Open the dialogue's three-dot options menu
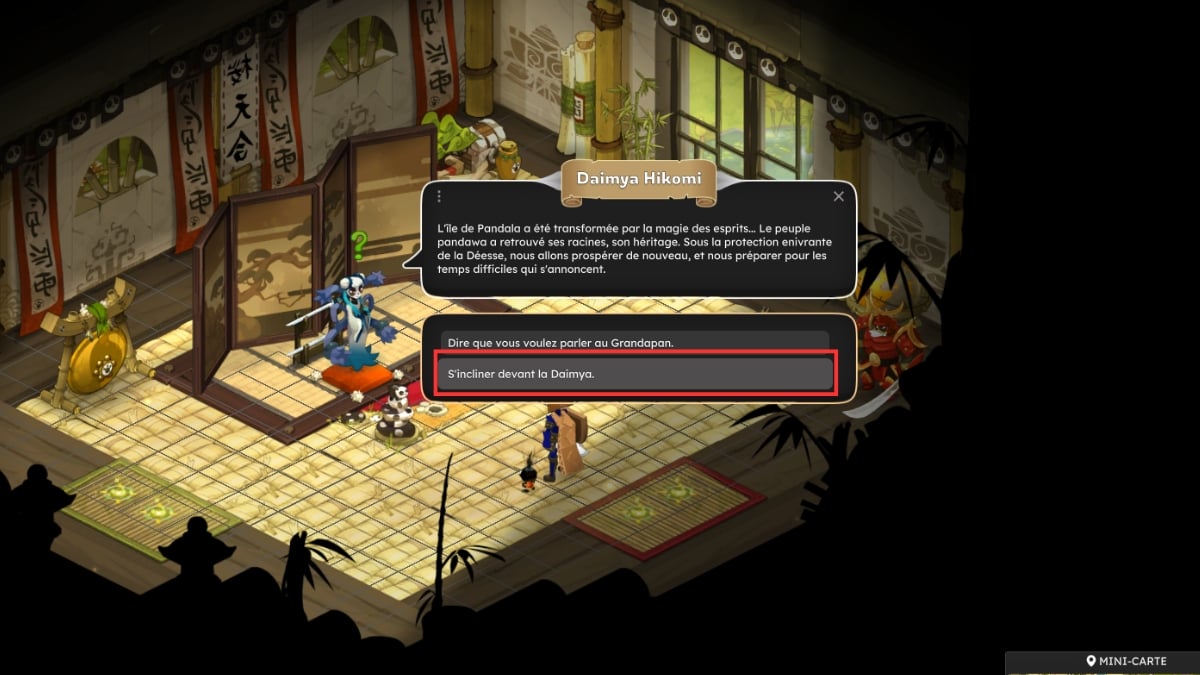This screenshot has width=1200, height=675. [439, 197]
